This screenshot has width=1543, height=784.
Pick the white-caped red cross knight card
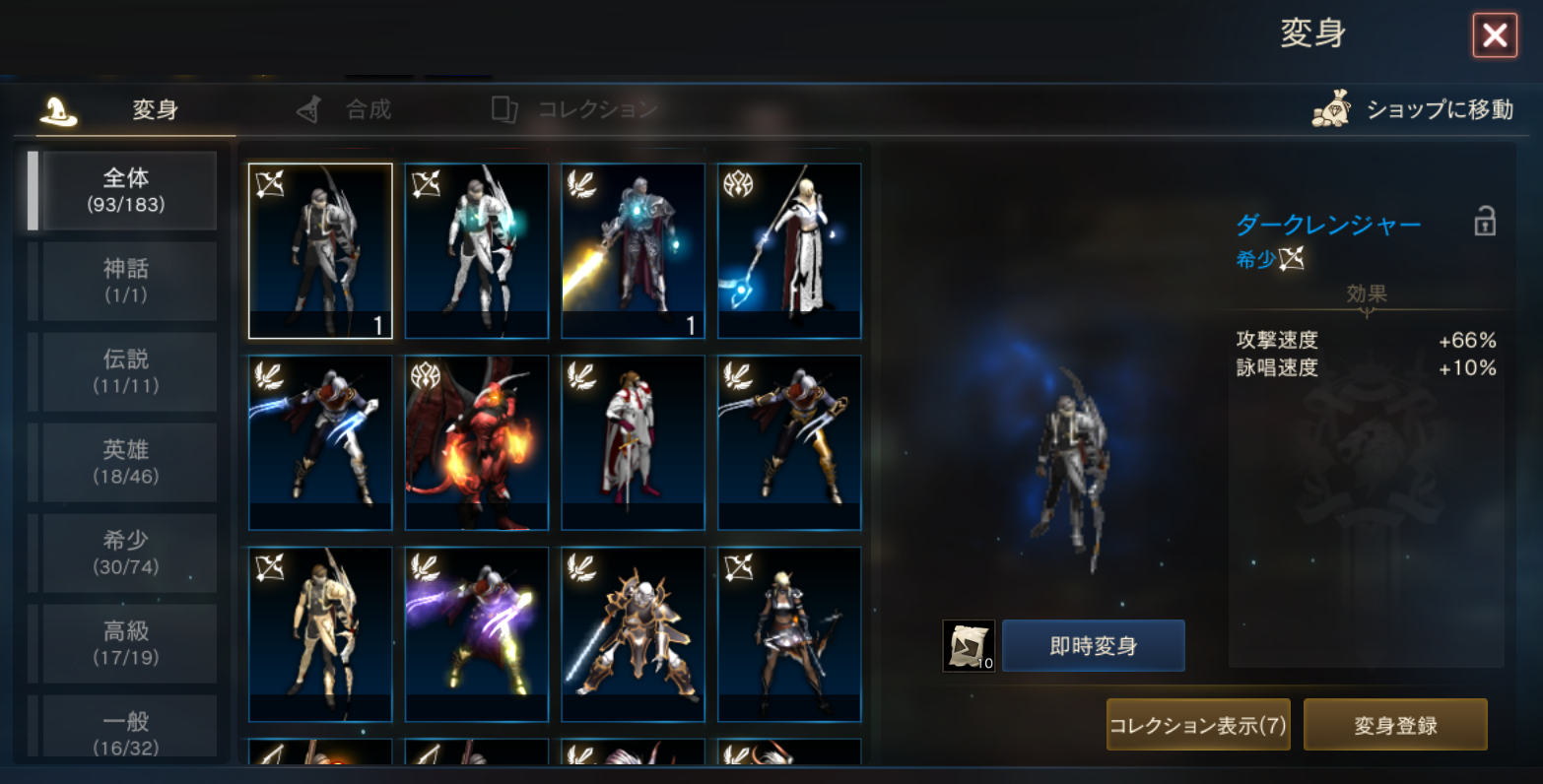634,443
